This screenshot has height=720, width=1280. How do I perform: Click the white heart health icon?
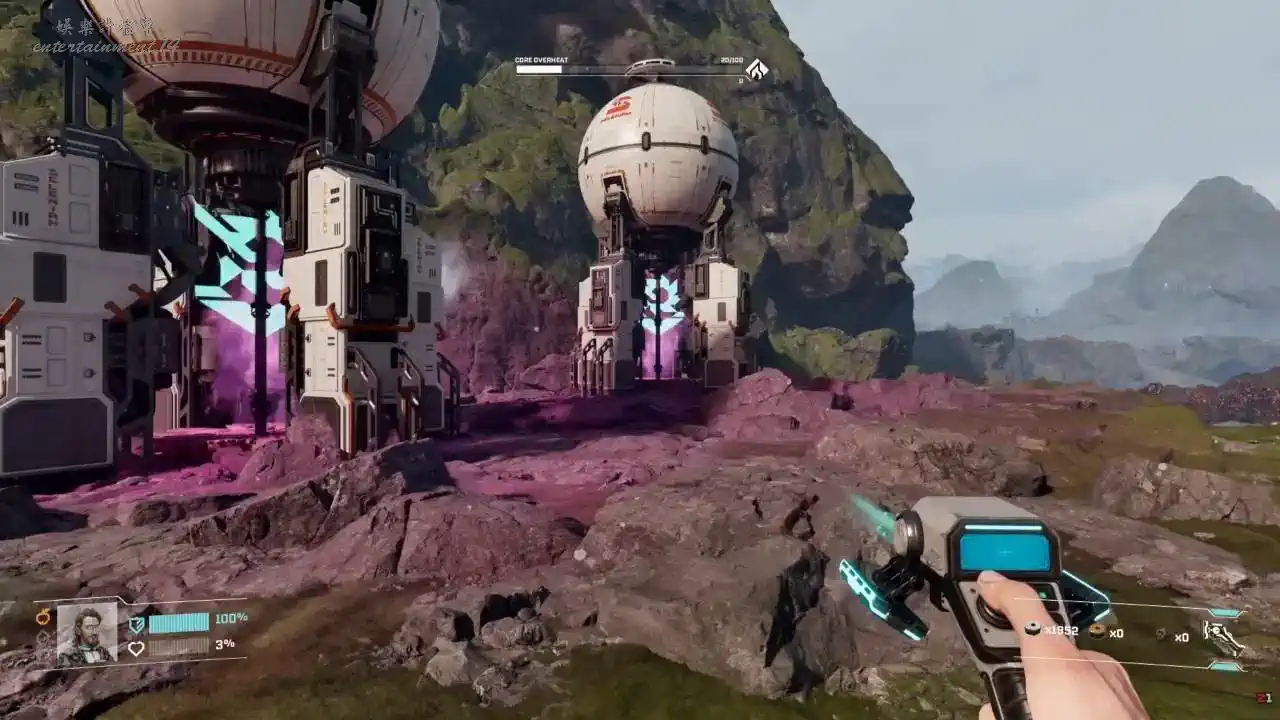coord(136,648)
